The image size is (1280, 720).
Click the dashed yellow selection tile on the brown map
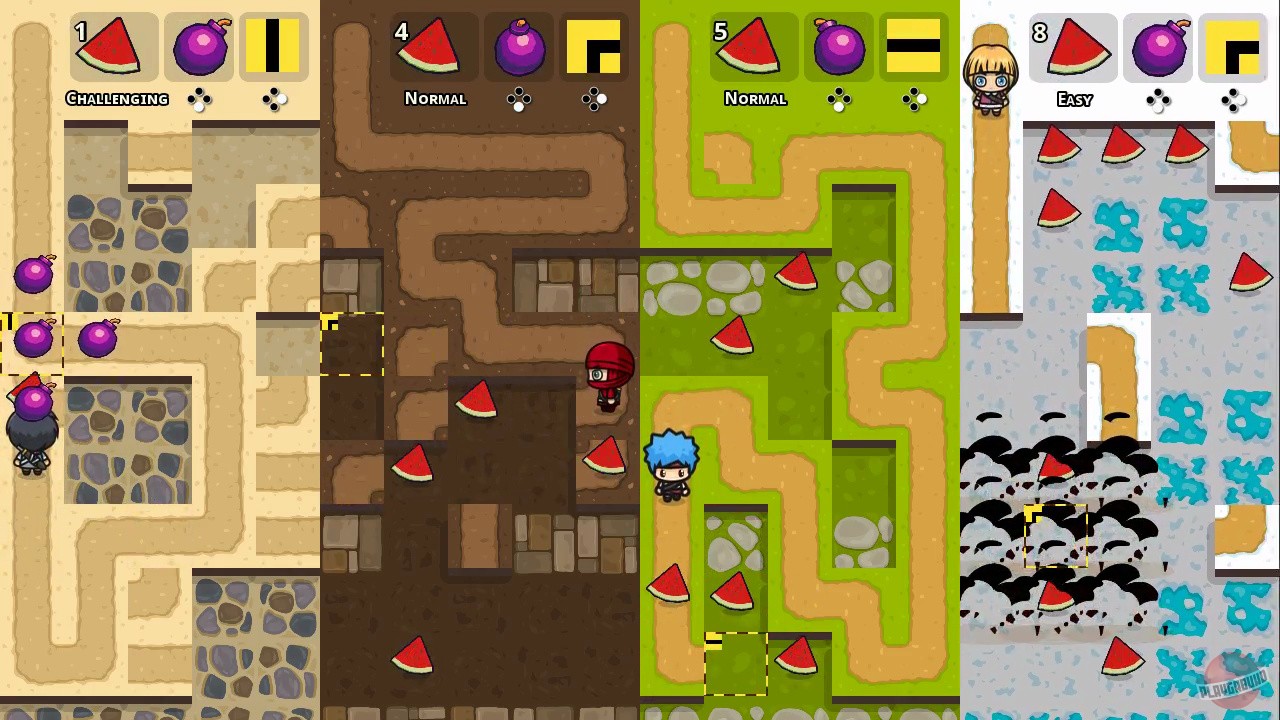tap(352, 345)
